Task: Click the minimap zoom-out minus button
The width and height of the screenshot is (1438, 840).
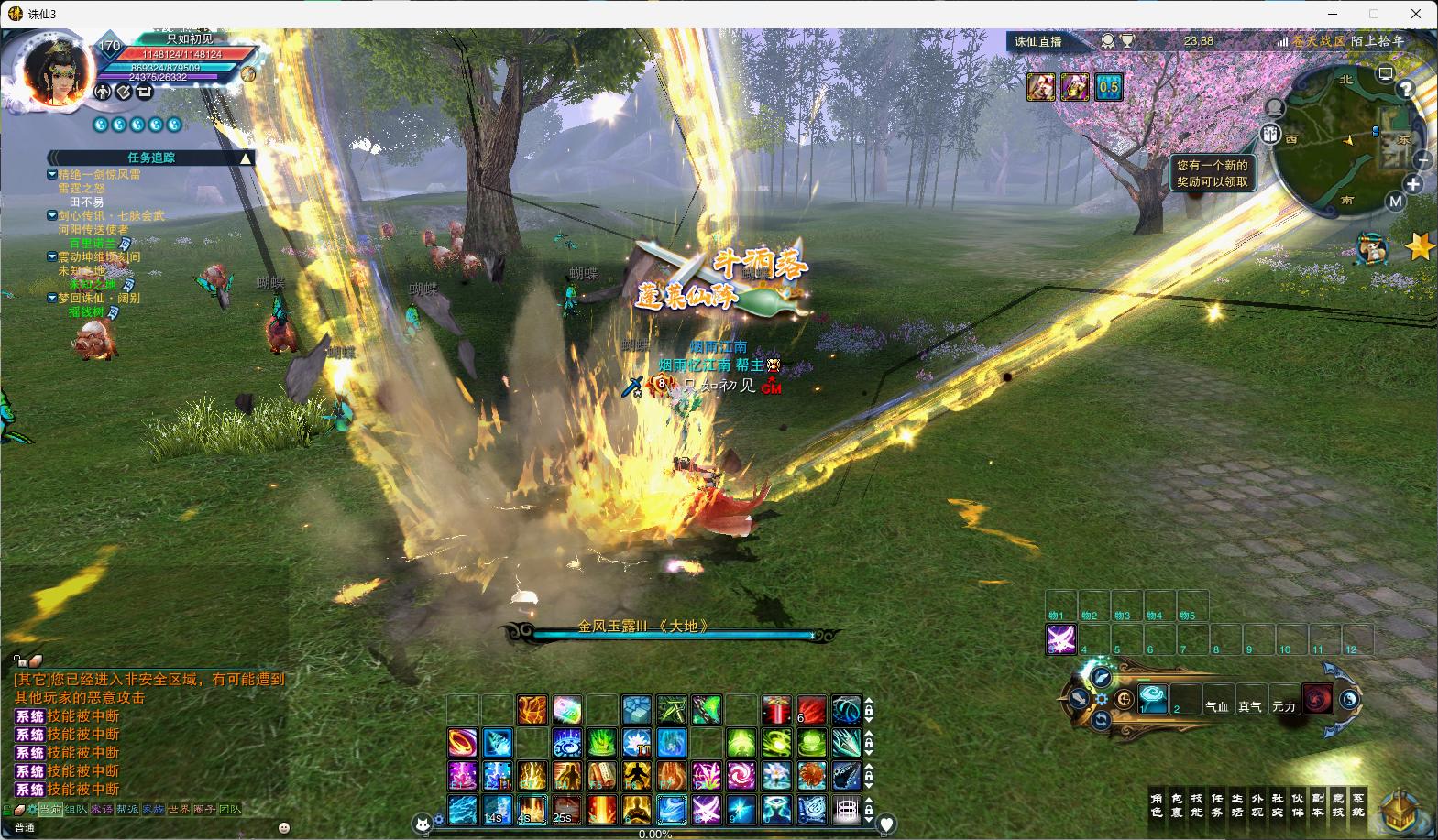Action: pyautogui.click(x=1422, y=160)
